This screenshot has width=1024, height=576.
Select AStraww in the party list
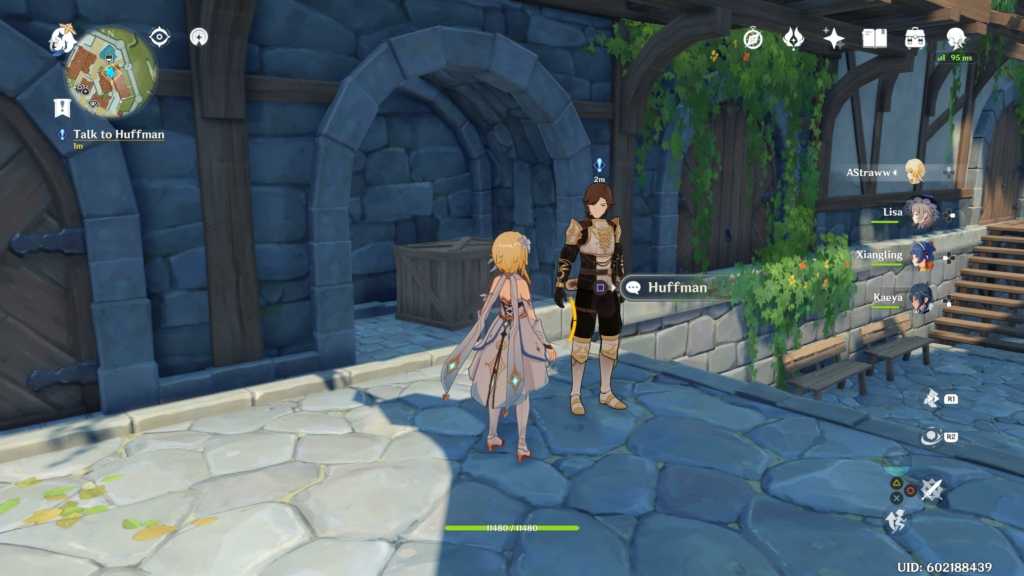point(914,172)
